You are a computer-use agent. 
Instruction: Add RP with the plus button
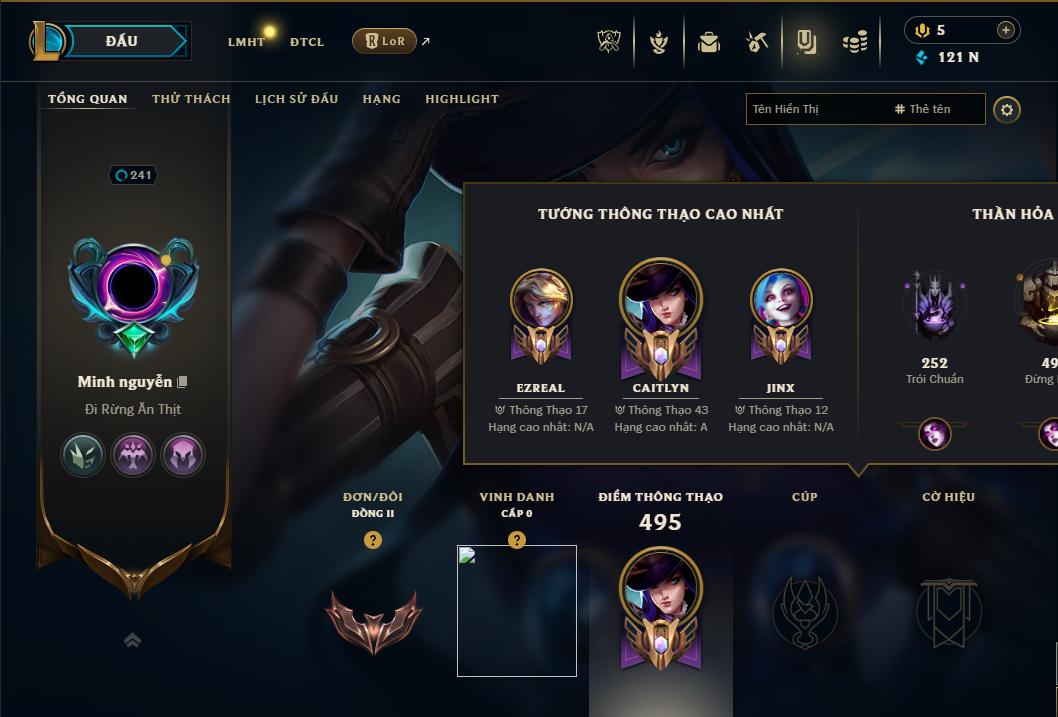[1005, 30]
